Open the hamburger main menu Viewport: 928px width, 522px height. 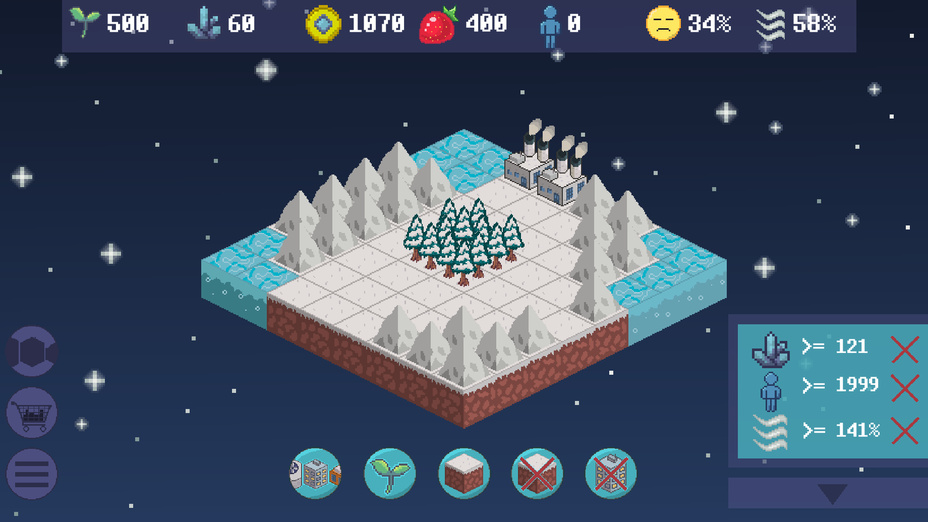pyautogui.click(x=32, y=474)
